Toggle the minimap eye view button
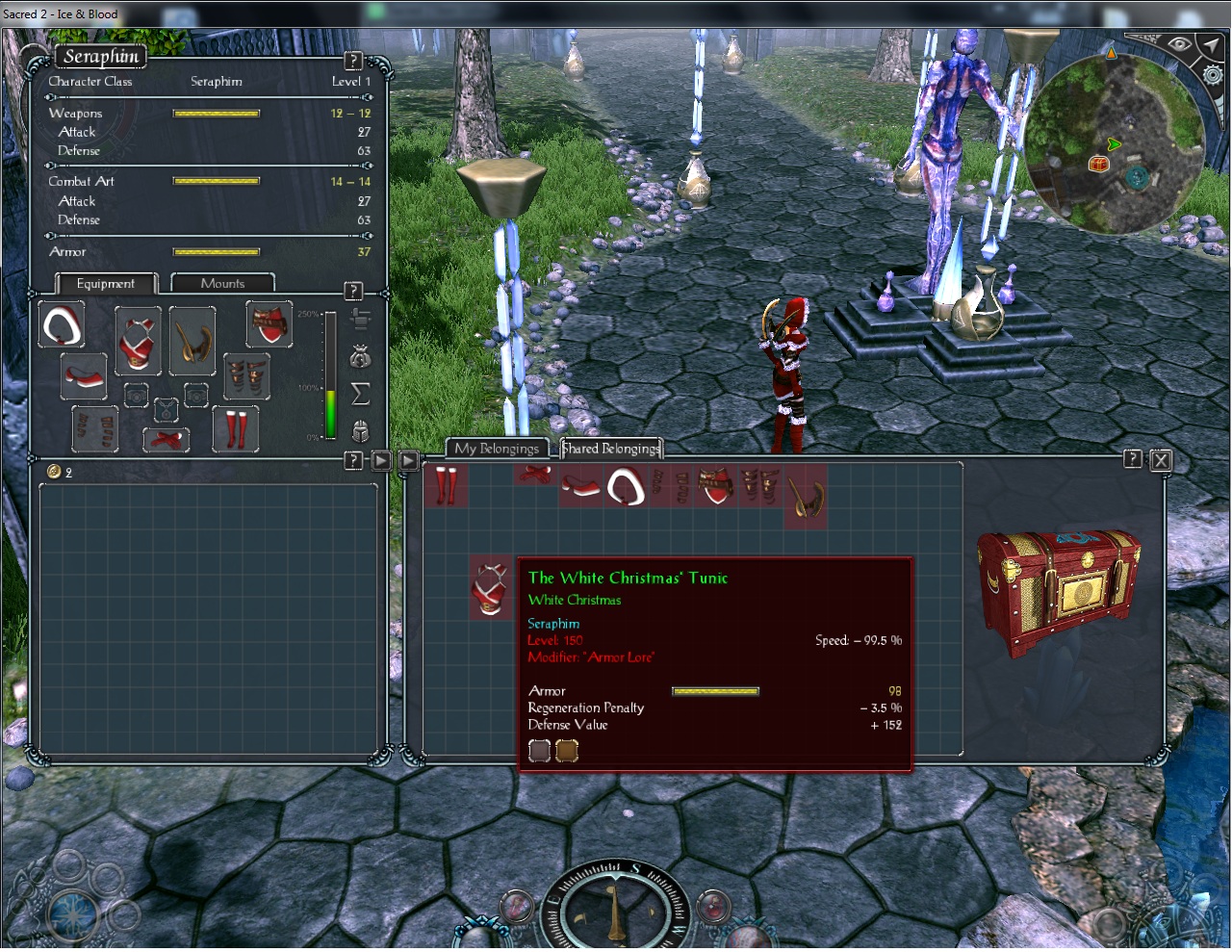Image resolution: width=1232 pixels, height=952 pixels. click(x=1178, y=44)
